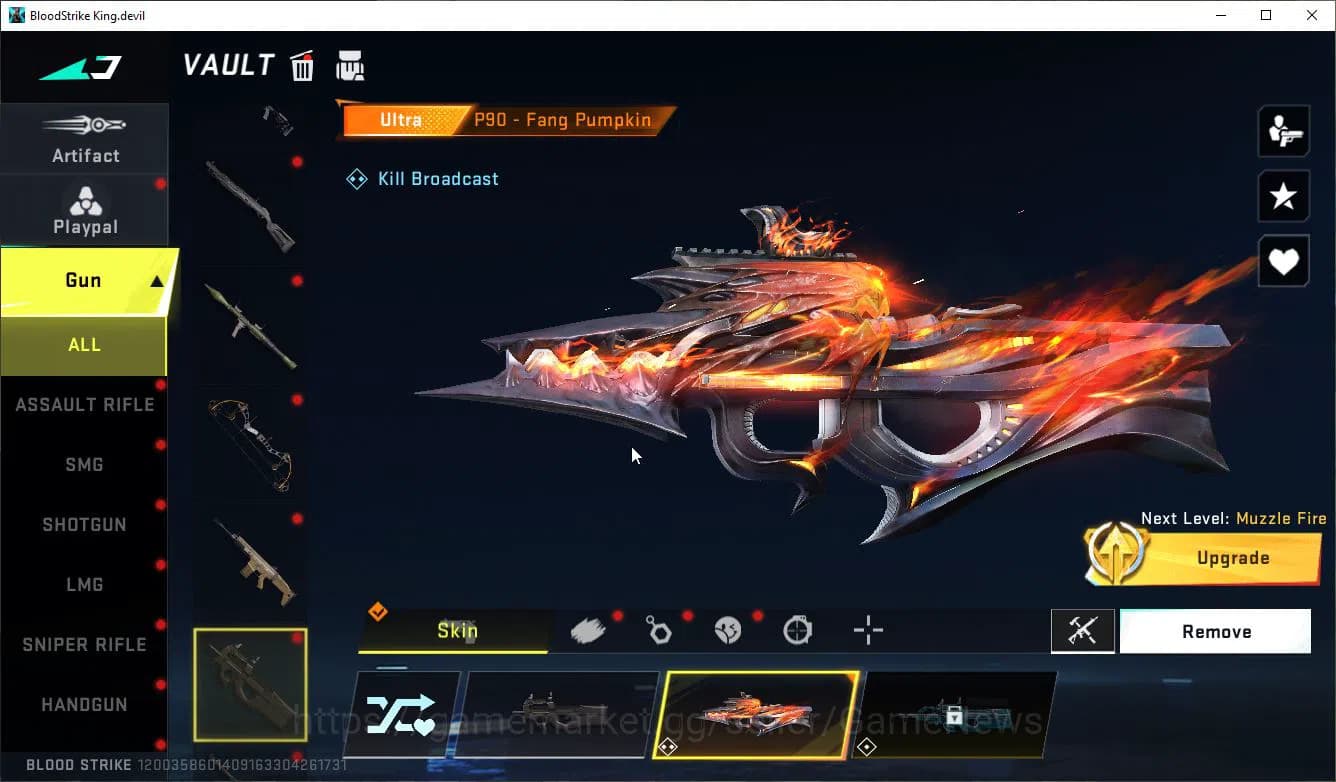Click the random skin shuffle tile

pos(401,714)
